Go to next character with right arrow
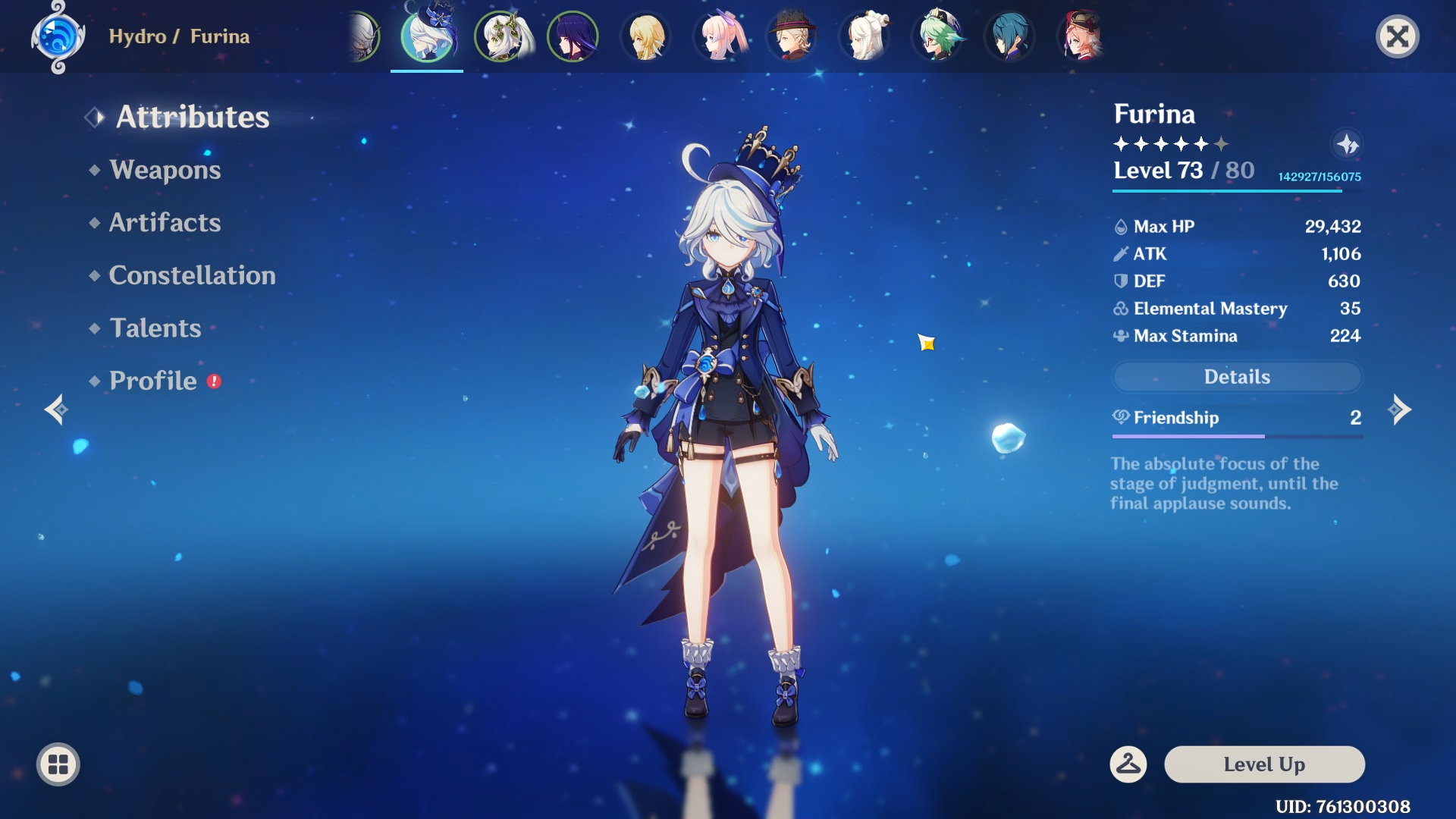The image size is (1456, 819). pyautogui.click(x=1399, y=409)
